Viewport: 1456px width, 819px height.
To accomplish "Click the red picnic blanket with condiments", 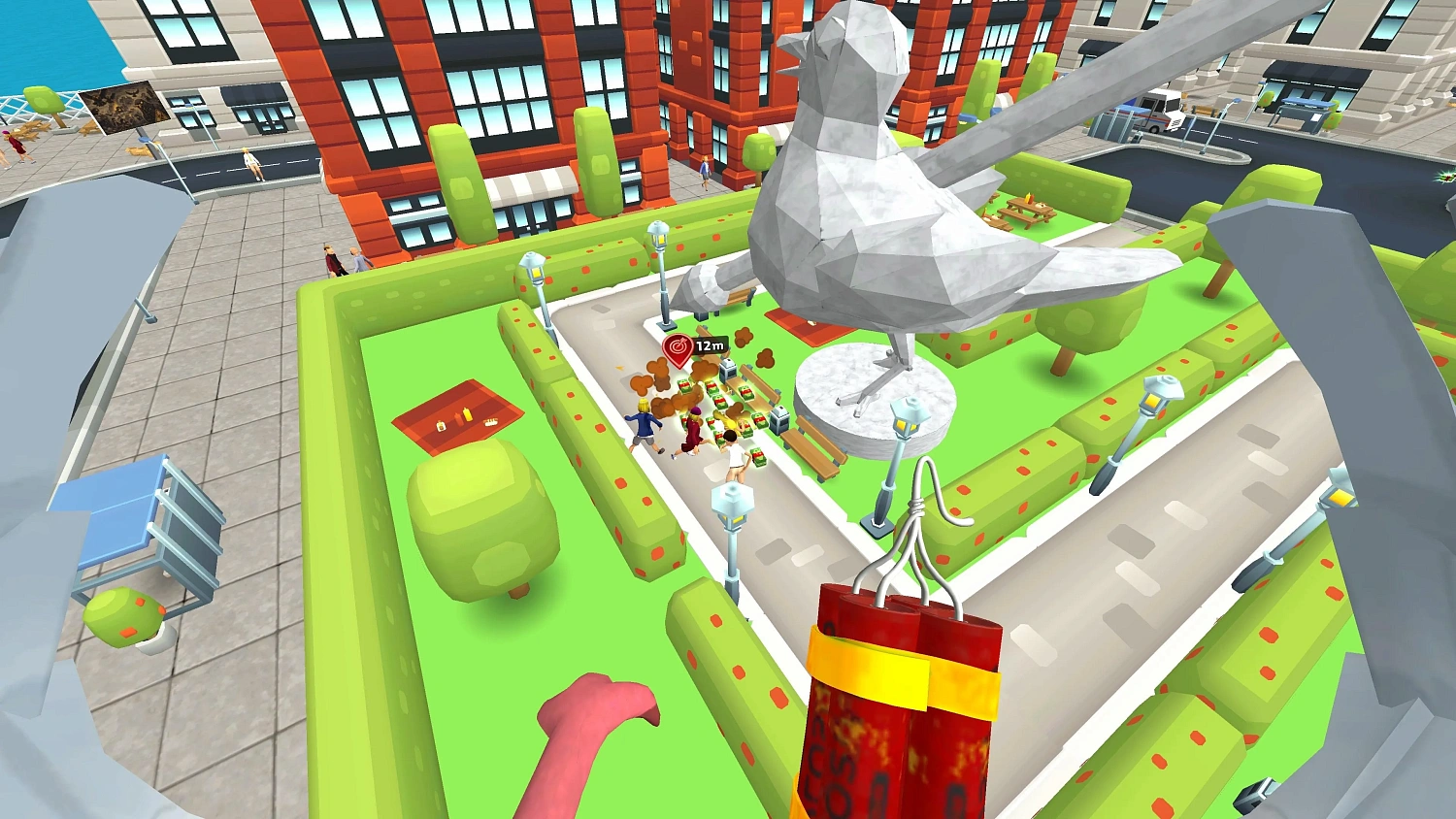I will [456, 417].
